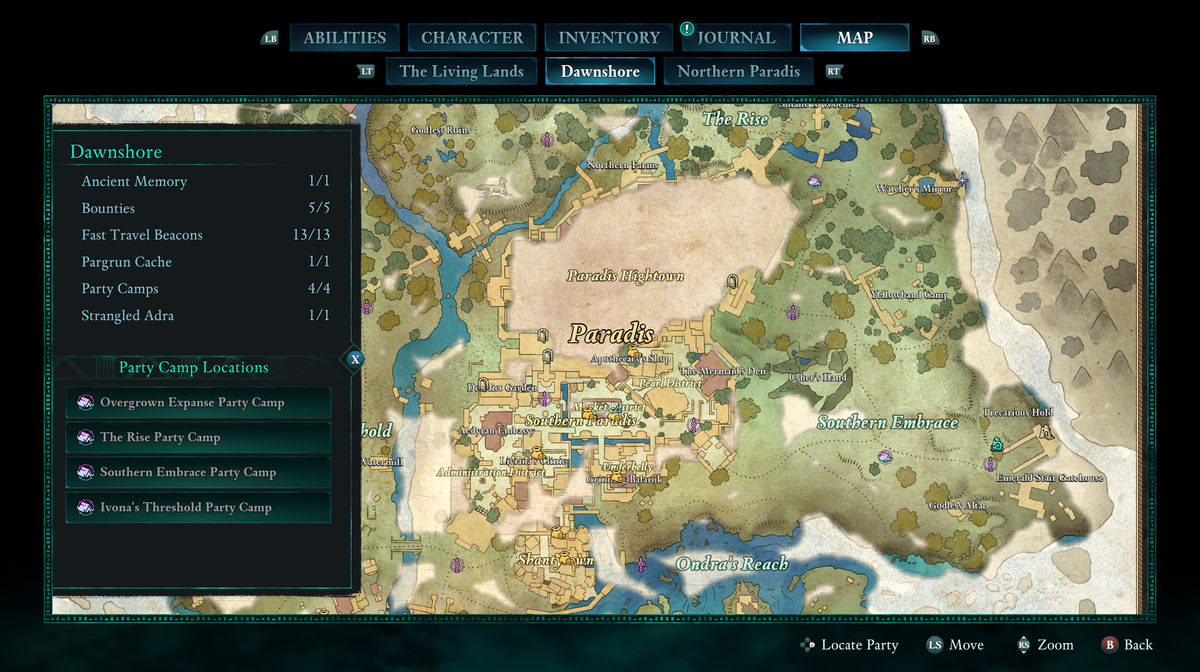Open the Inventory tab

(x=608, y=38)
